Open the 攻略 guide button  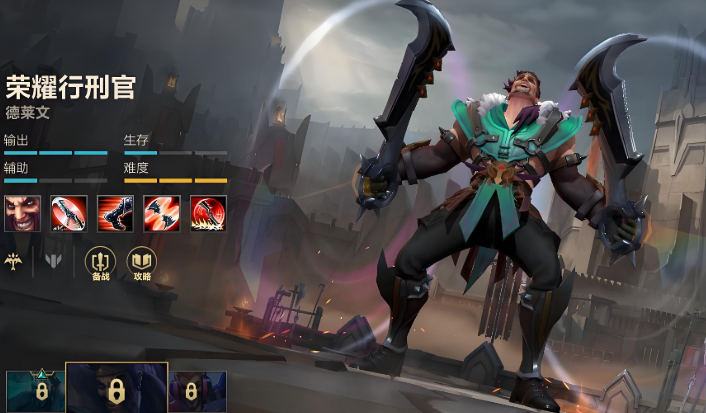coord(141,263)
